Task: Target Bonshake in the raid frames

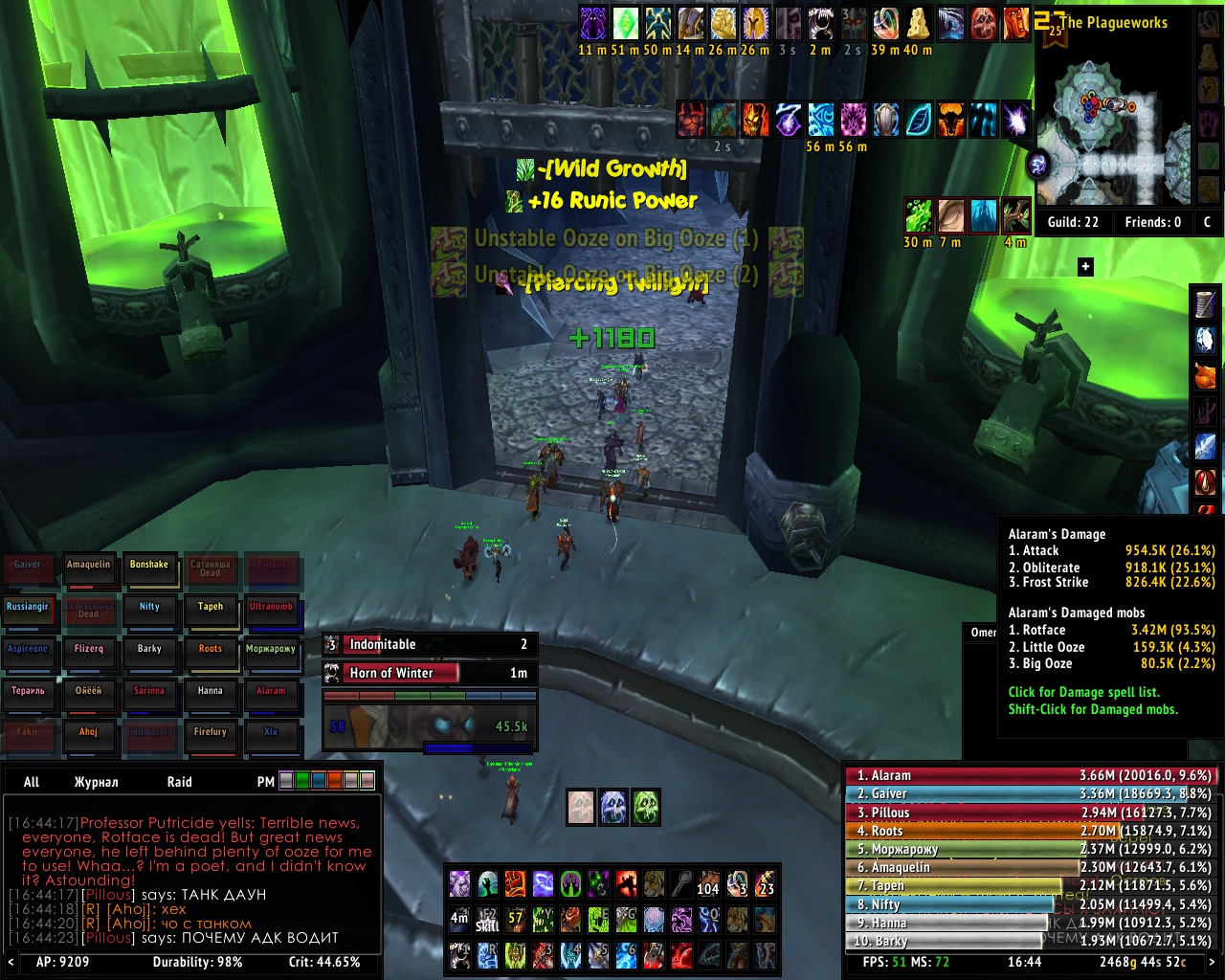Action: [x=149, y=570]
